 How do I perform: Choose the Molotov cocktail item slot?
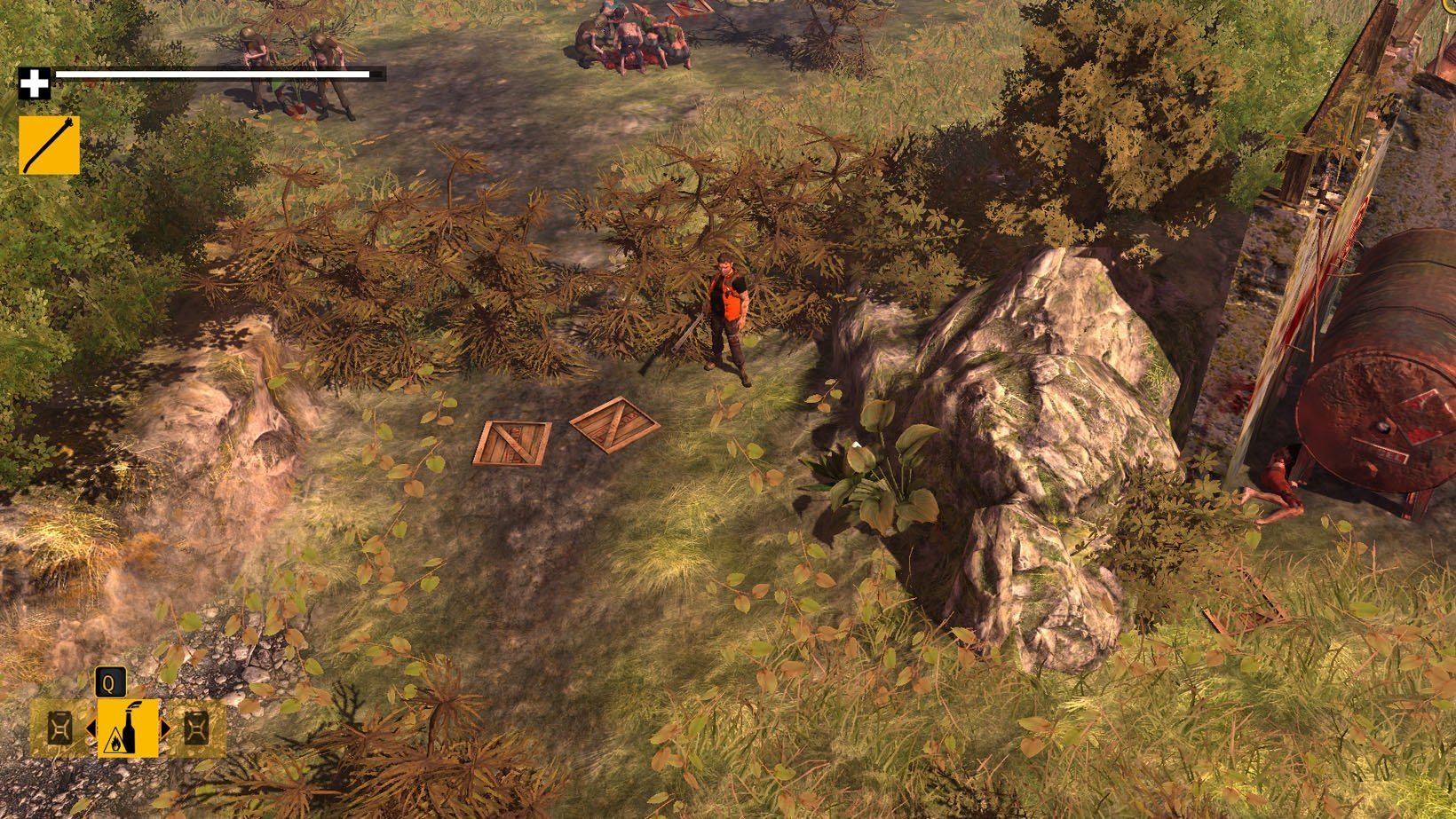[128, 728]
